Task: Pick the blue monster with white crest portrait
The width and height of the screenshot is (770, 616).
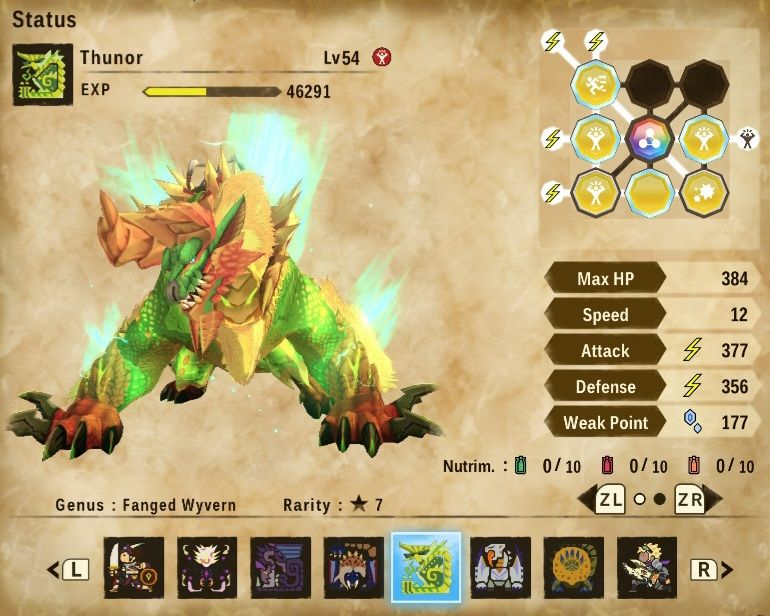Action: click(353, 568)
